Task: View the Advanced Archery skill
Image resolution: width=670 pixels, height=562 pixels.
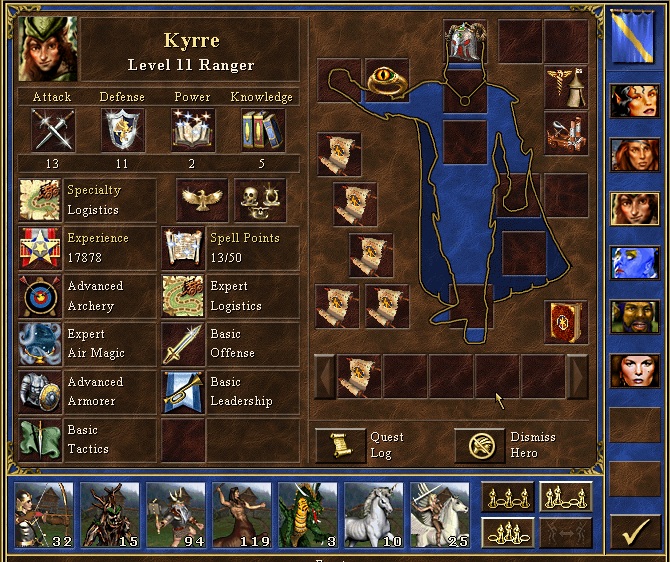Action: point(39,296)
